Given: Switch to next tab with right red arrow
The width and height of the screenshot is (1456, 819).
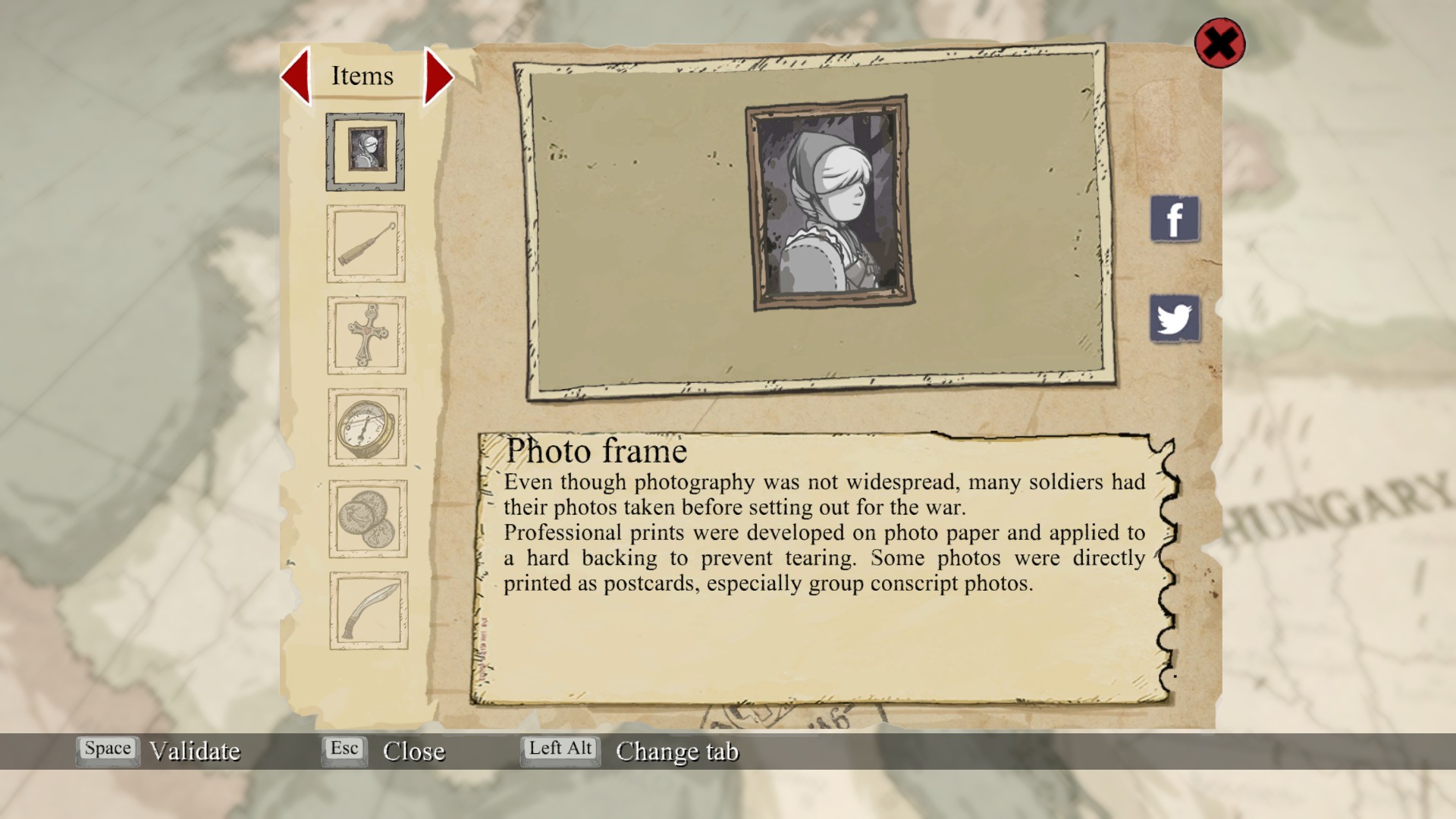Looking at the screenshot, I should click(438, 76).
